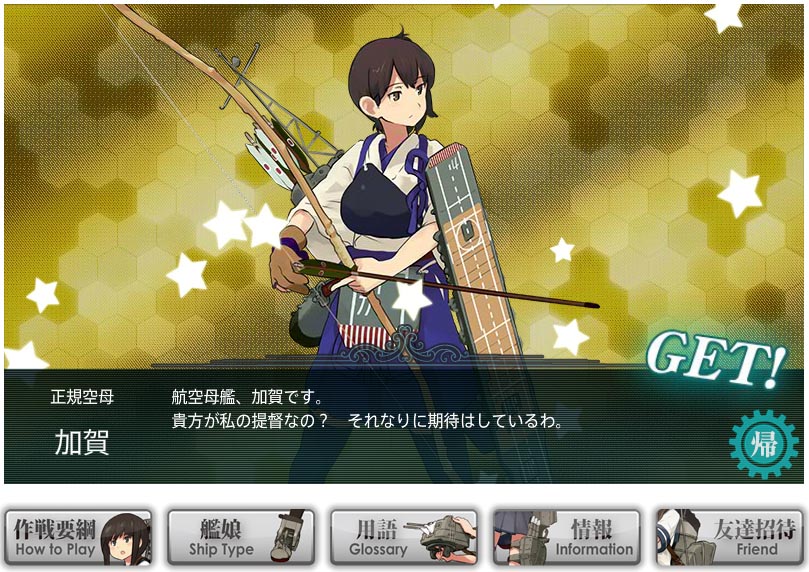The image size is (809, 572).
Task: Show the Information page
Action: [566, 538]
